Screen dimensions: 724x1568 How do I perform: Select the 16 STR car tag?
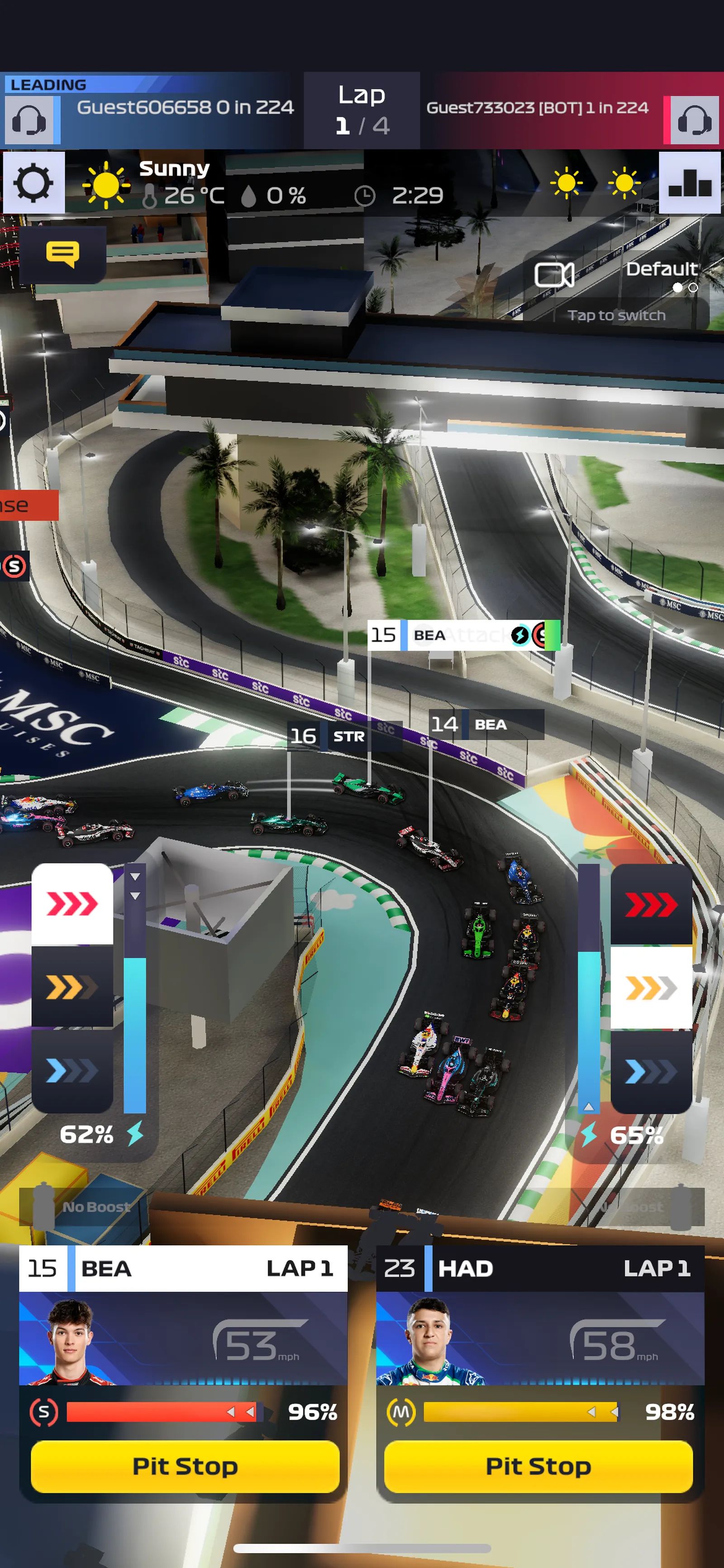[344, 736]
